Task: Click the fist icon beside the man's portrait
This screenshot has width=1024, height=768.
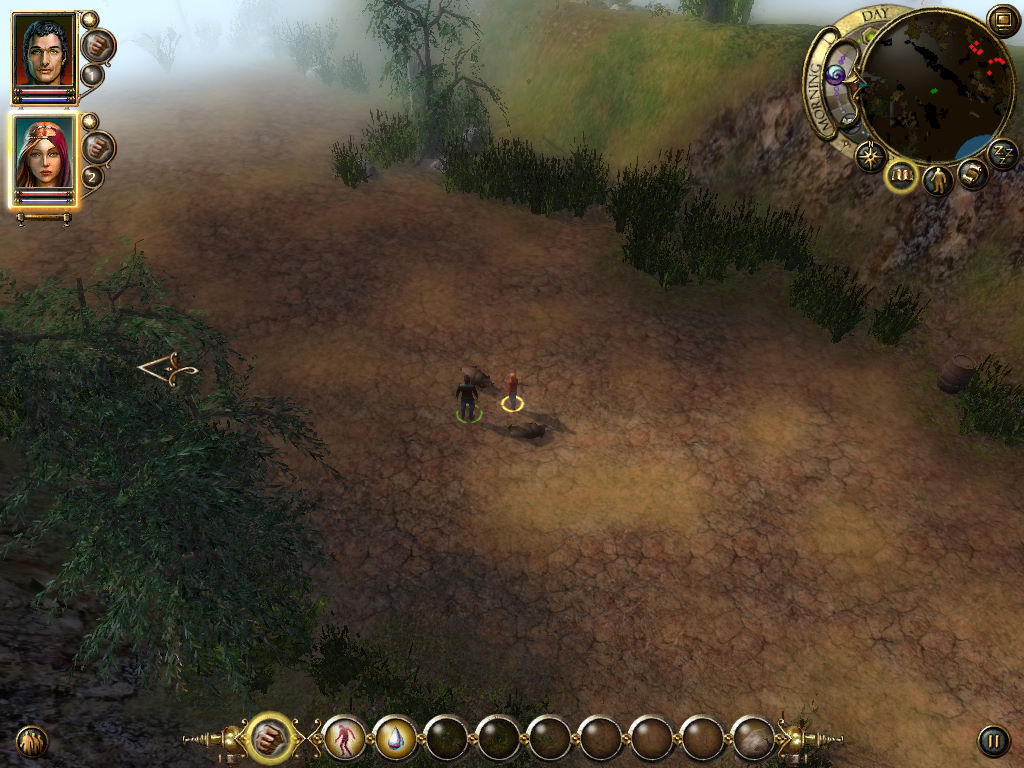Action: coord(98,44)
